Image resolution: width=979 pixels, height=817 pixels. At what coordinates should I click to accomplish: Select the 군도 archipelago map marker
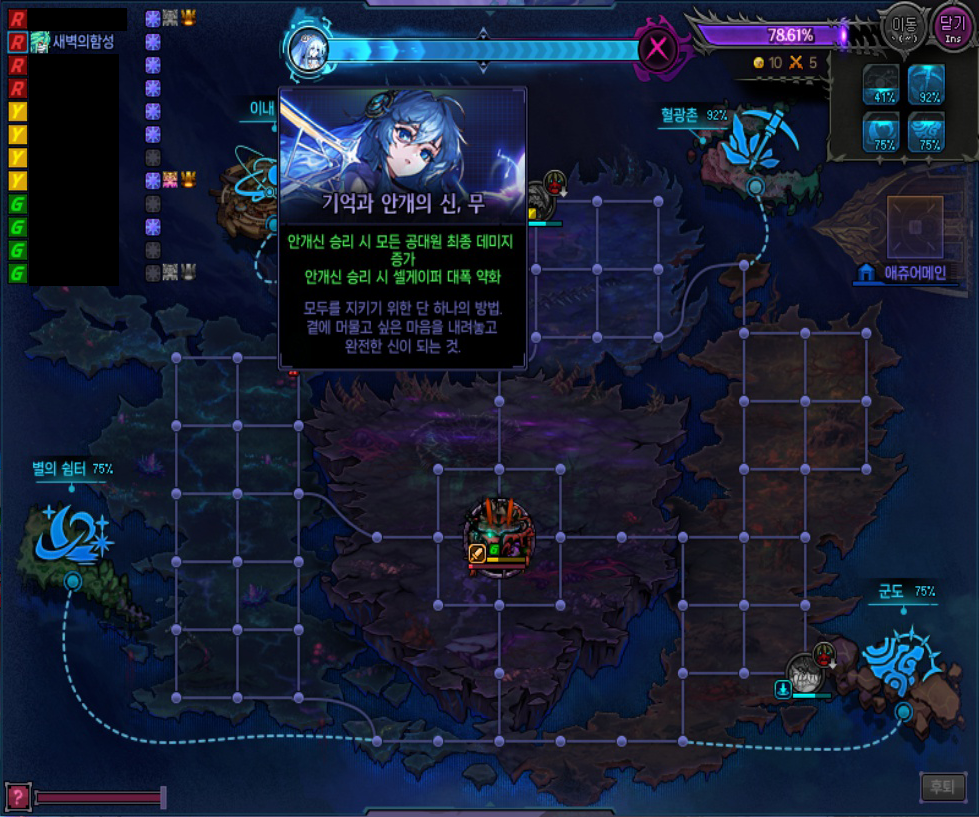tap(901, 659)
